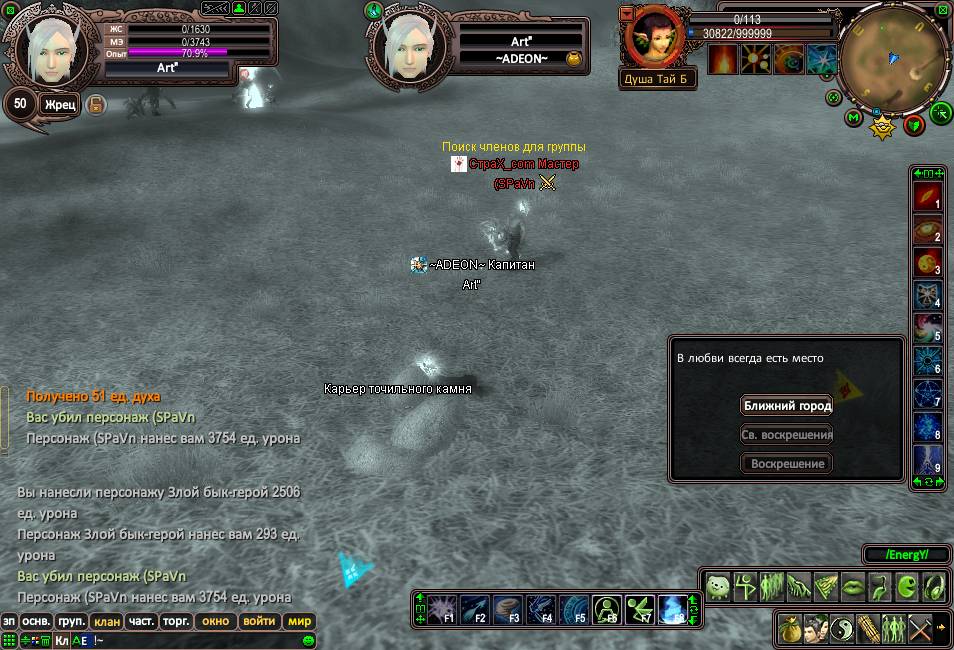The height and width of the screenshot is (650, 954).
Task: Switch to the клан chat tab
Action: pyautogui.click(x=107, y=621)
